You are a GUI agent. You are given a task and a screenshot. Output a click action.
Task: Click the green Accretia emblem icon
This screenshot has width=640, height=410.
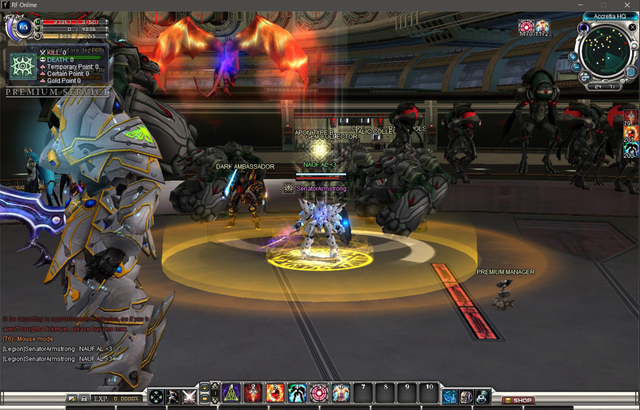click(21, 68)
